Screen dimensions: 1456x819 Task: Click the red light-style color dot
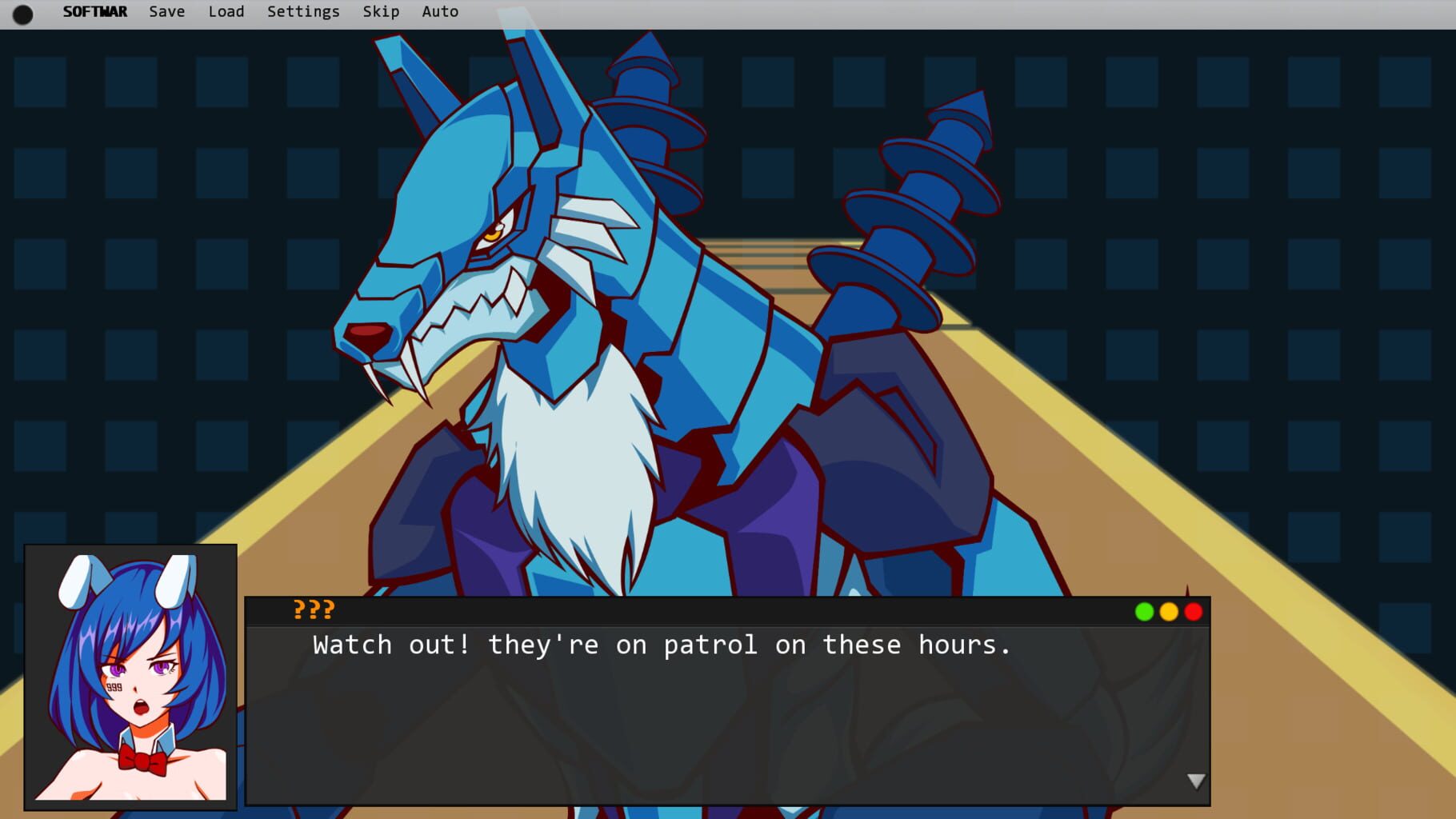click(x=1194, y=612)
